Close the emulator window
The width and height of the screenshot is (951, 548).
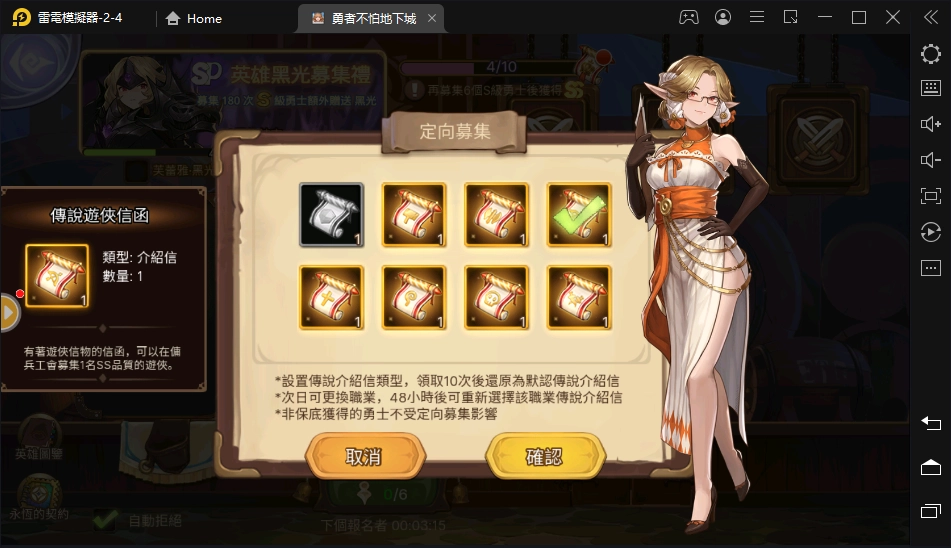tap(892, 17)
